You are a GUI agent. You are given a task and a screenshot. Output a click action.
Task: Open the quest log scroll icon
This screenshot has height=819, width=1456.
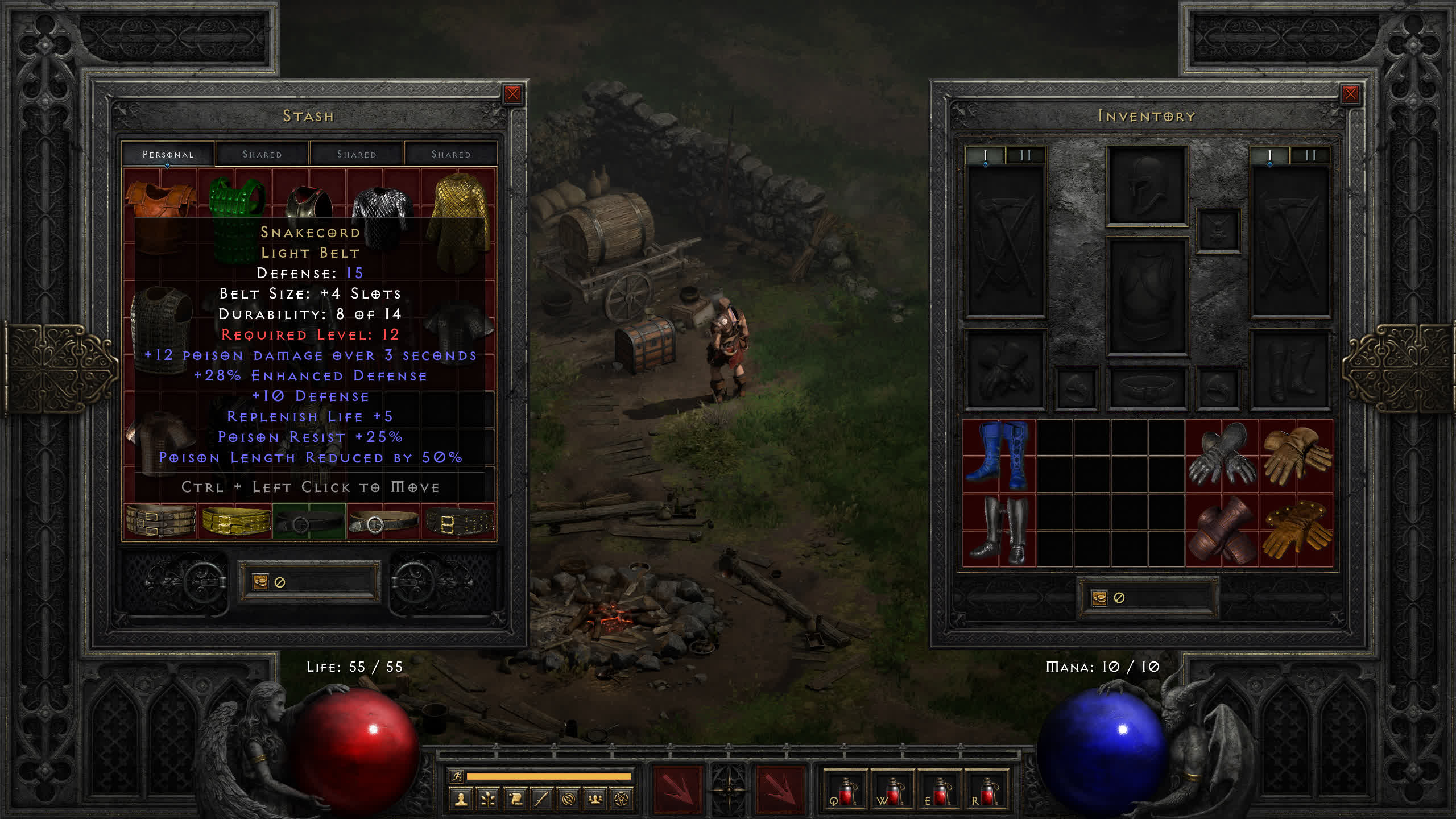tap(515, 800)
